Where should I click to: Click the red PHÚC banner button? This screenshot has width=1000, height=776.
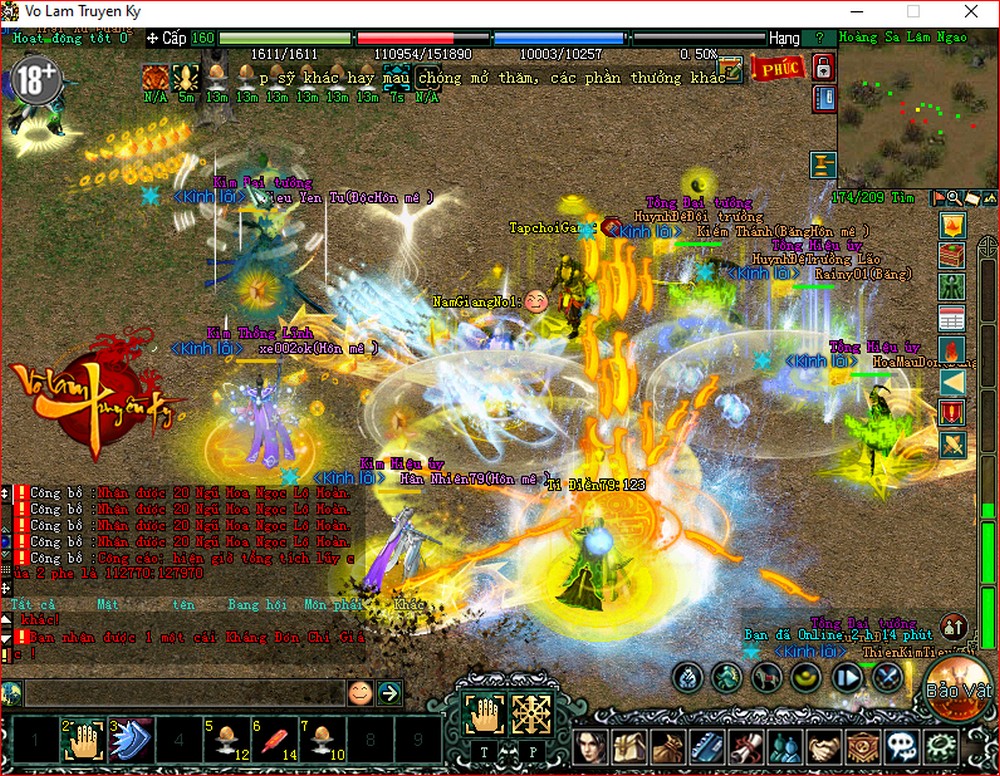(x=778, y=68)
